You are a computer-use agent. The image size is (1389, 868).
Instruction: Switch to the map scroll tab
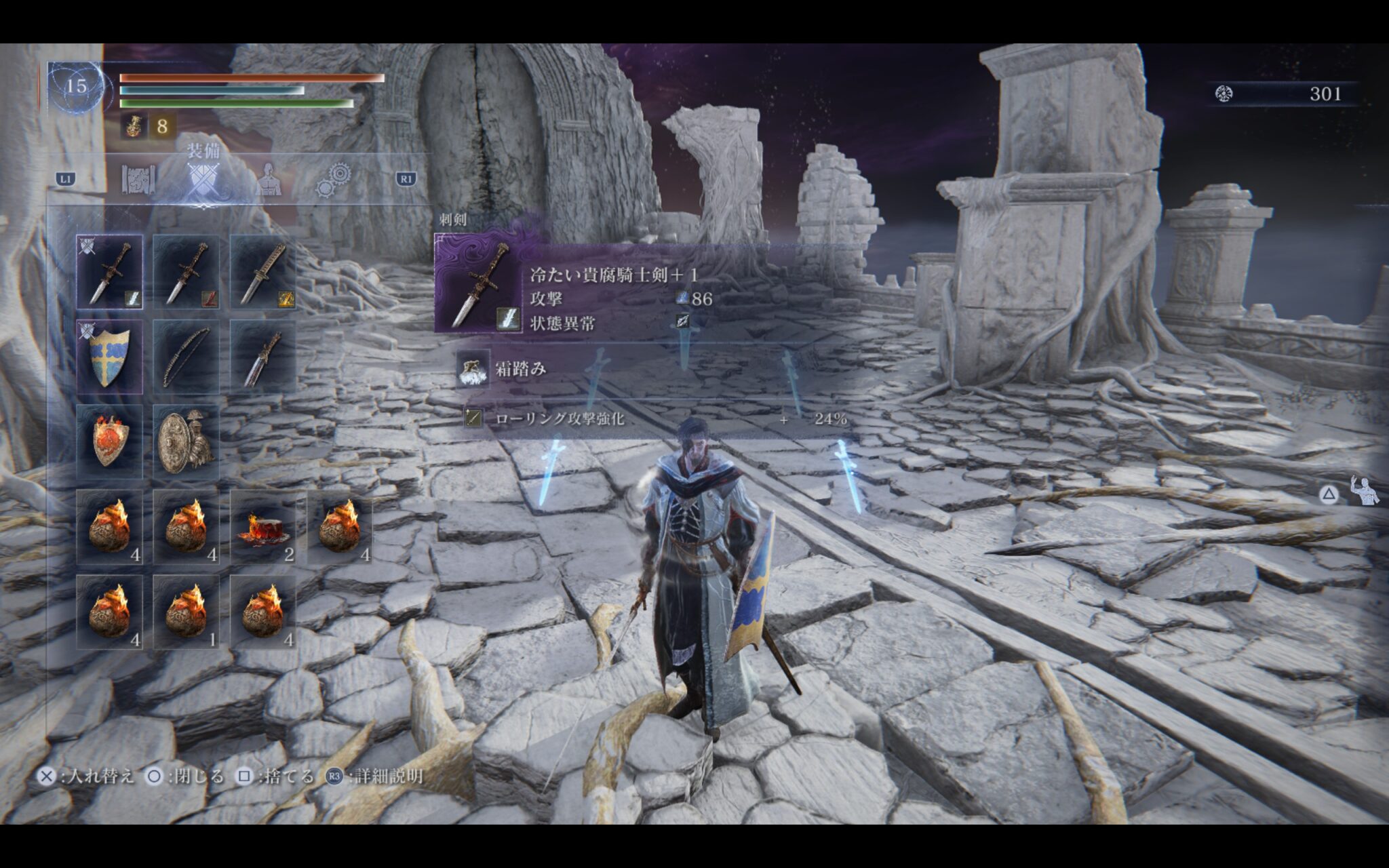[x=138, y=180]
